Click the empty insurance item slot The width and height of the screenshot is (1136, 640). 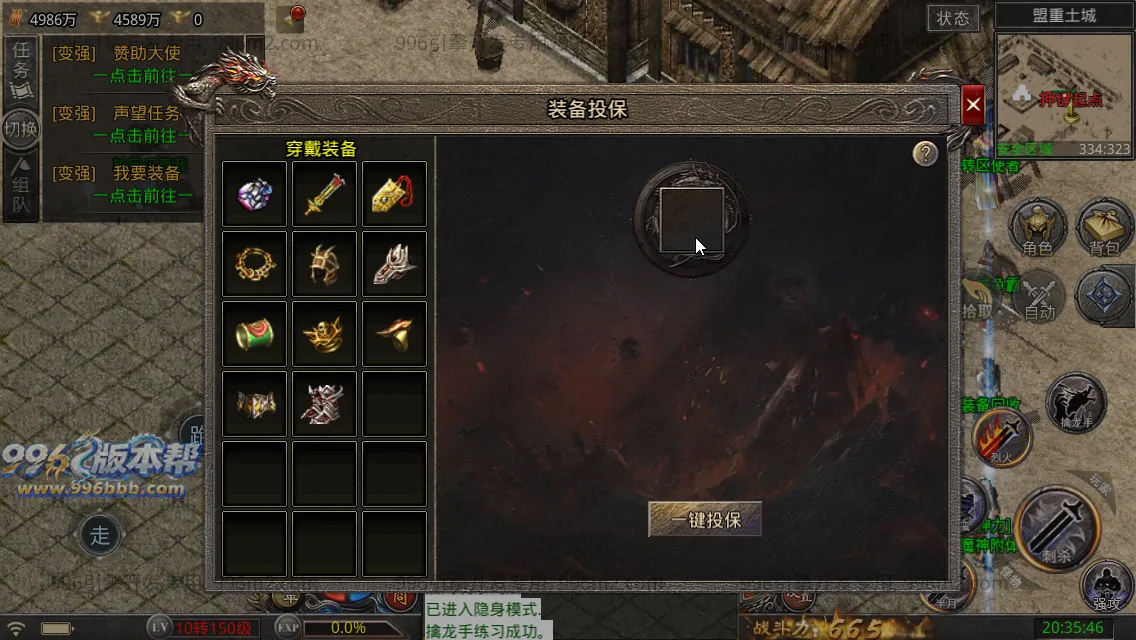pyautogui.click(x=692, y=220)
